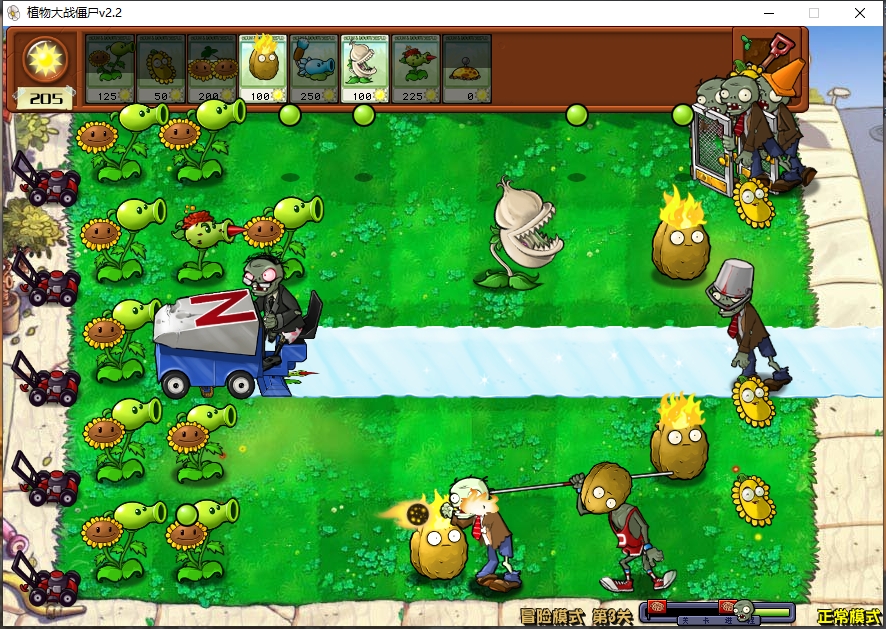This screenshot has width=886, height=629.
Task: Pick the zero-cost potato mine seed card
Action: (467, 68)
